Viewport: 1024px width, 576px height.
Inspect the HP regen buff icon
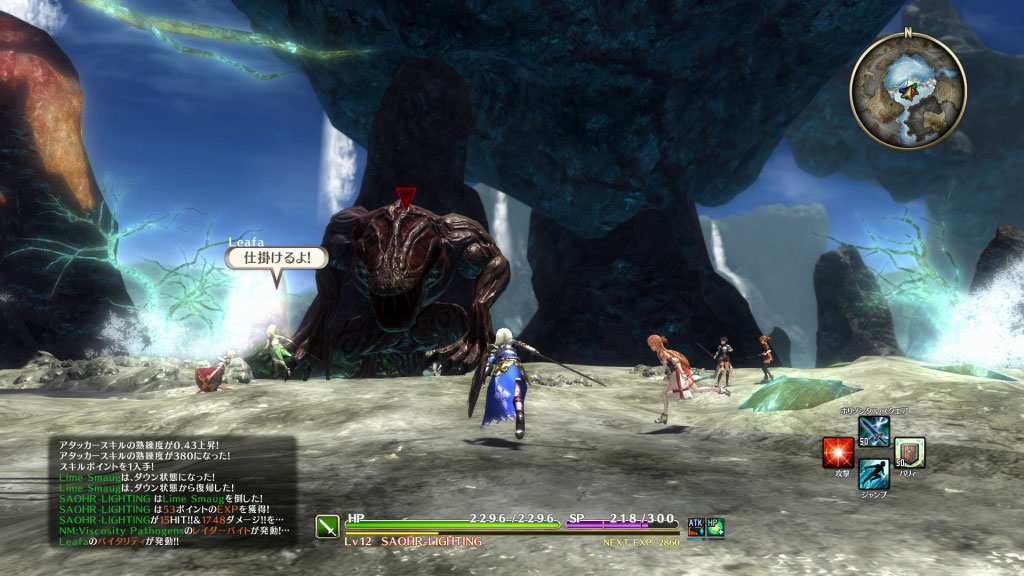[x=716, y=526]
